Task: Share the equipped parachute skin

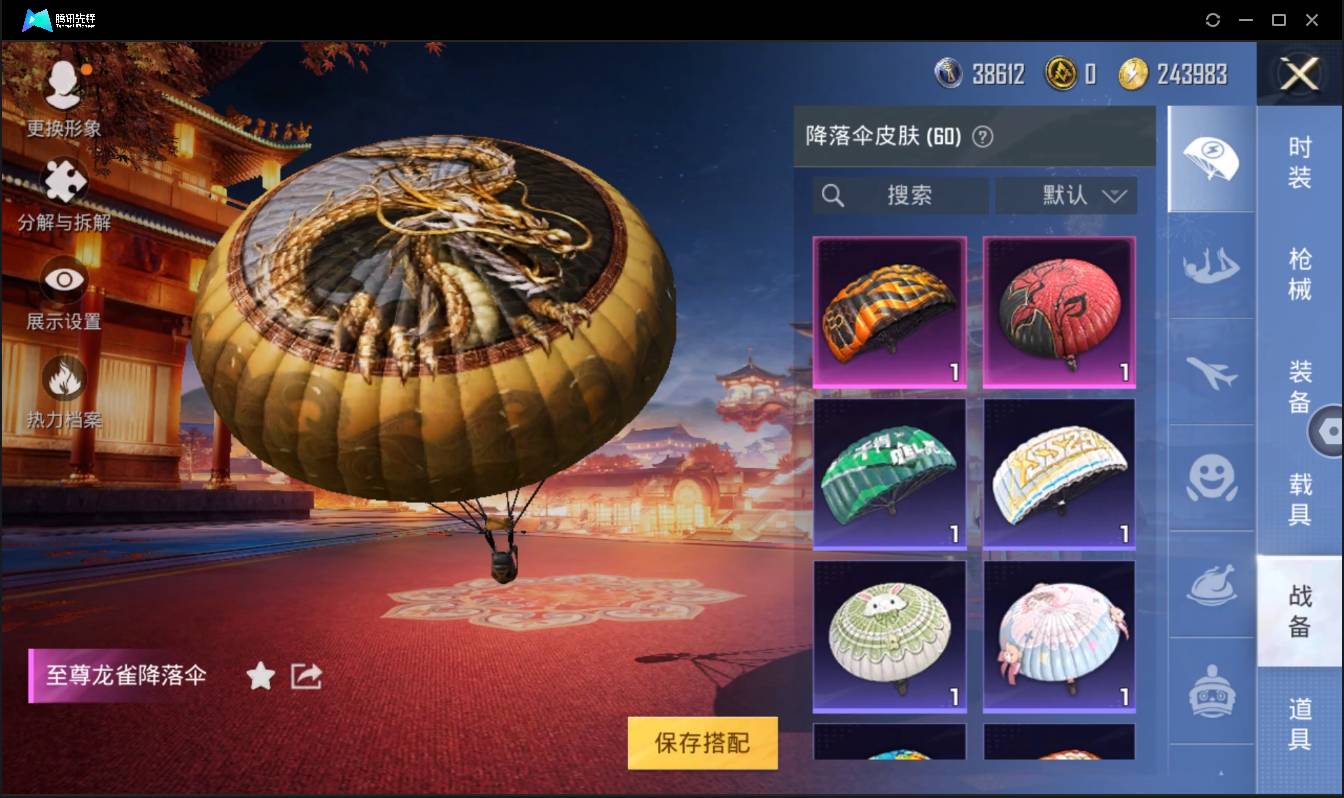Action: point(306,676)
